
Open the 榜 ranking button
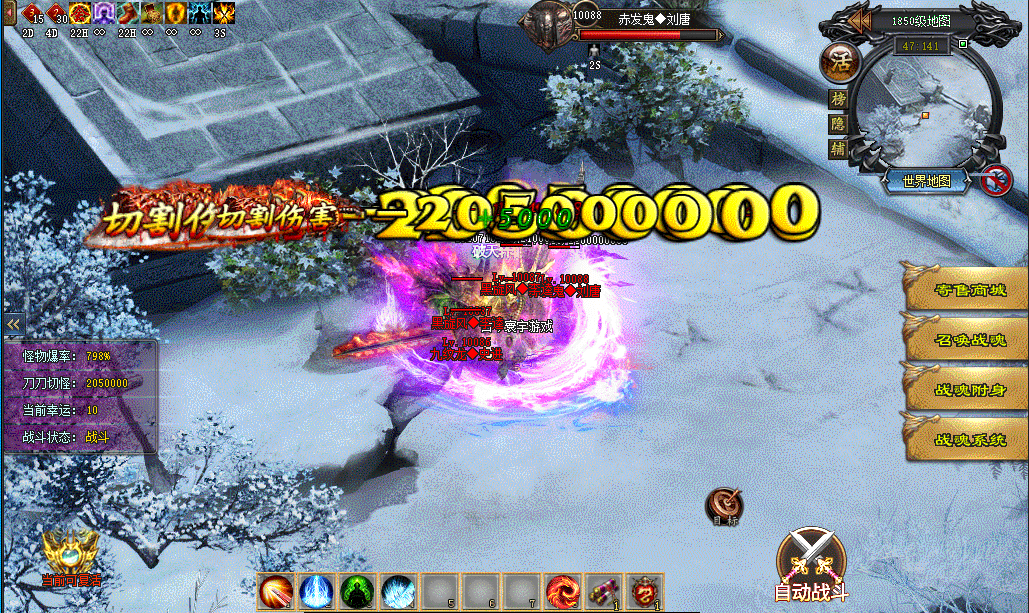(x=838, y=100)
